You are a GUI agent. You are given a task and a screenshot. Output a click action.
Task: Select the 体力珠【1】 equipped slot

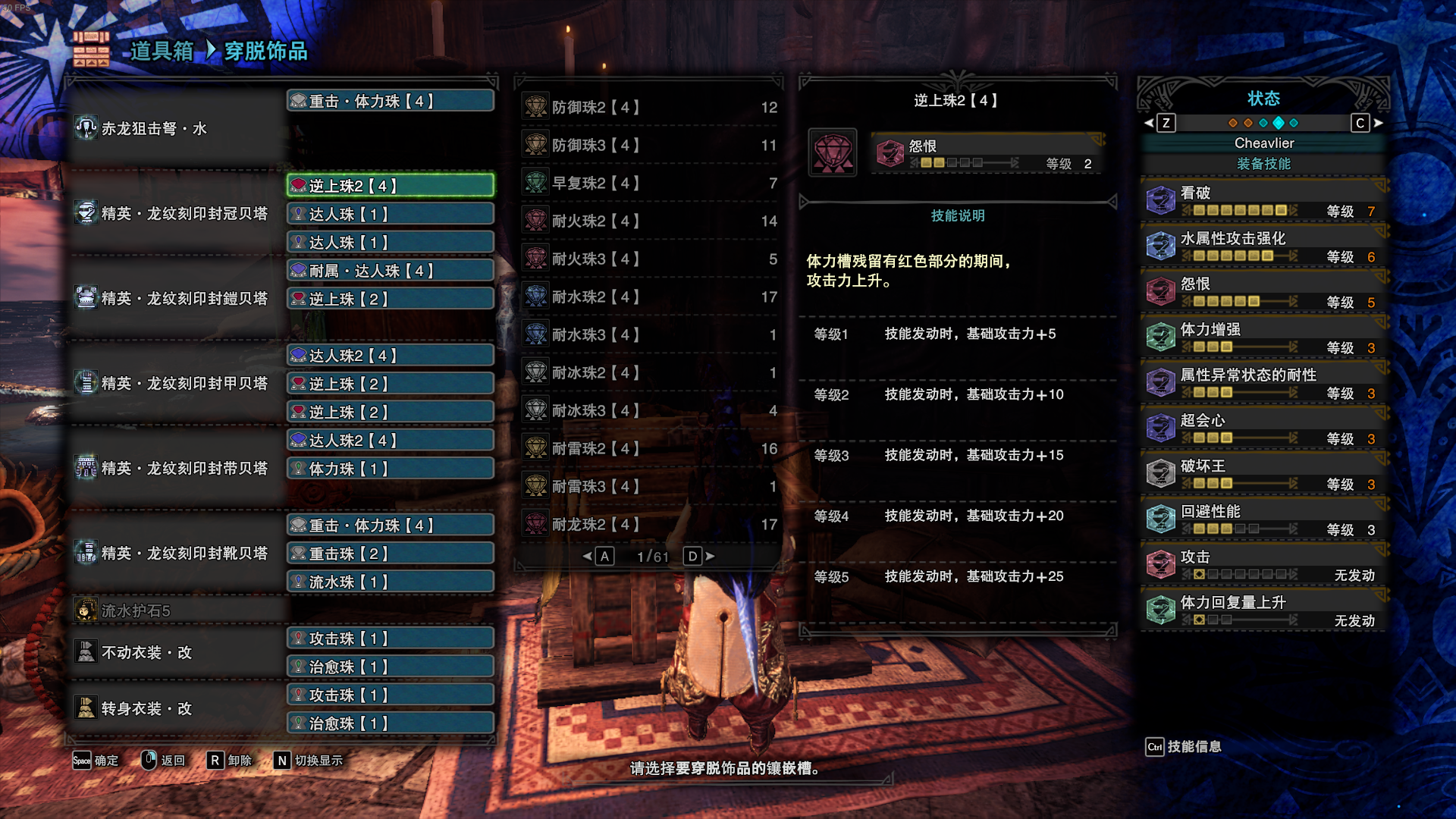tap(391, 469)
